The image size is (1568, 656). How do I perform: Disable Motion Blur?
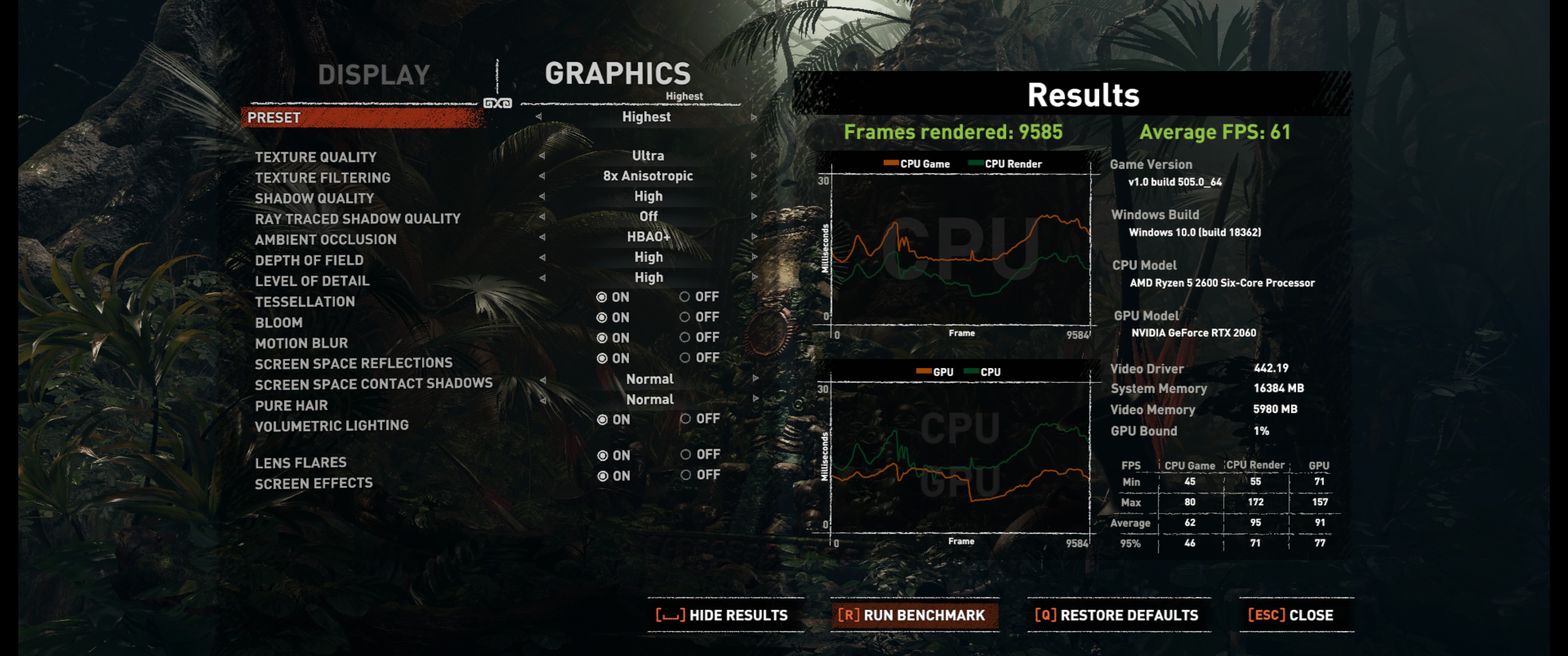pos(686,338)
